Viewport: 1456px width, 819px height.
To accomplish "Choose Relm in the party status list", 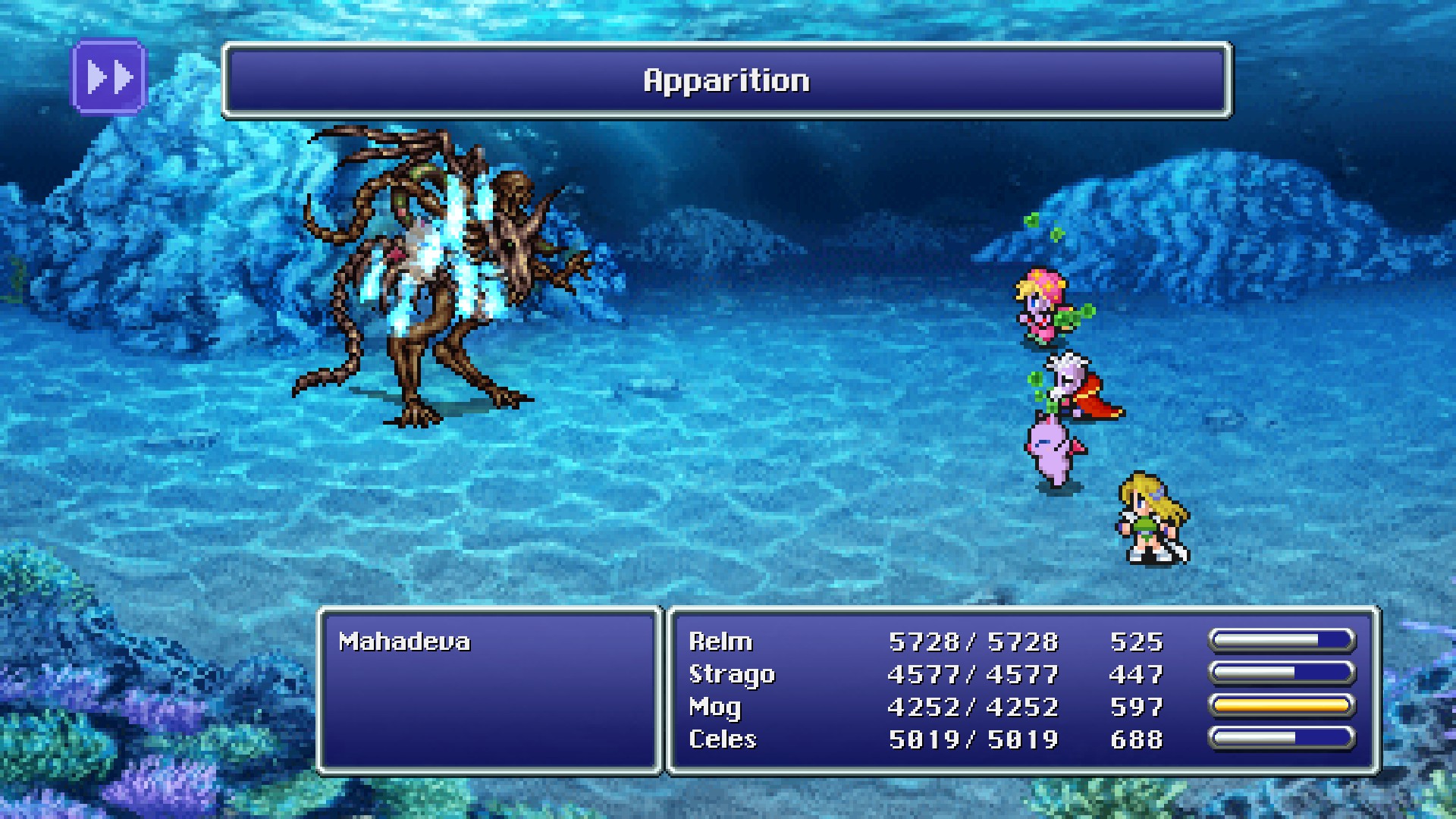I will coord(720,642).
